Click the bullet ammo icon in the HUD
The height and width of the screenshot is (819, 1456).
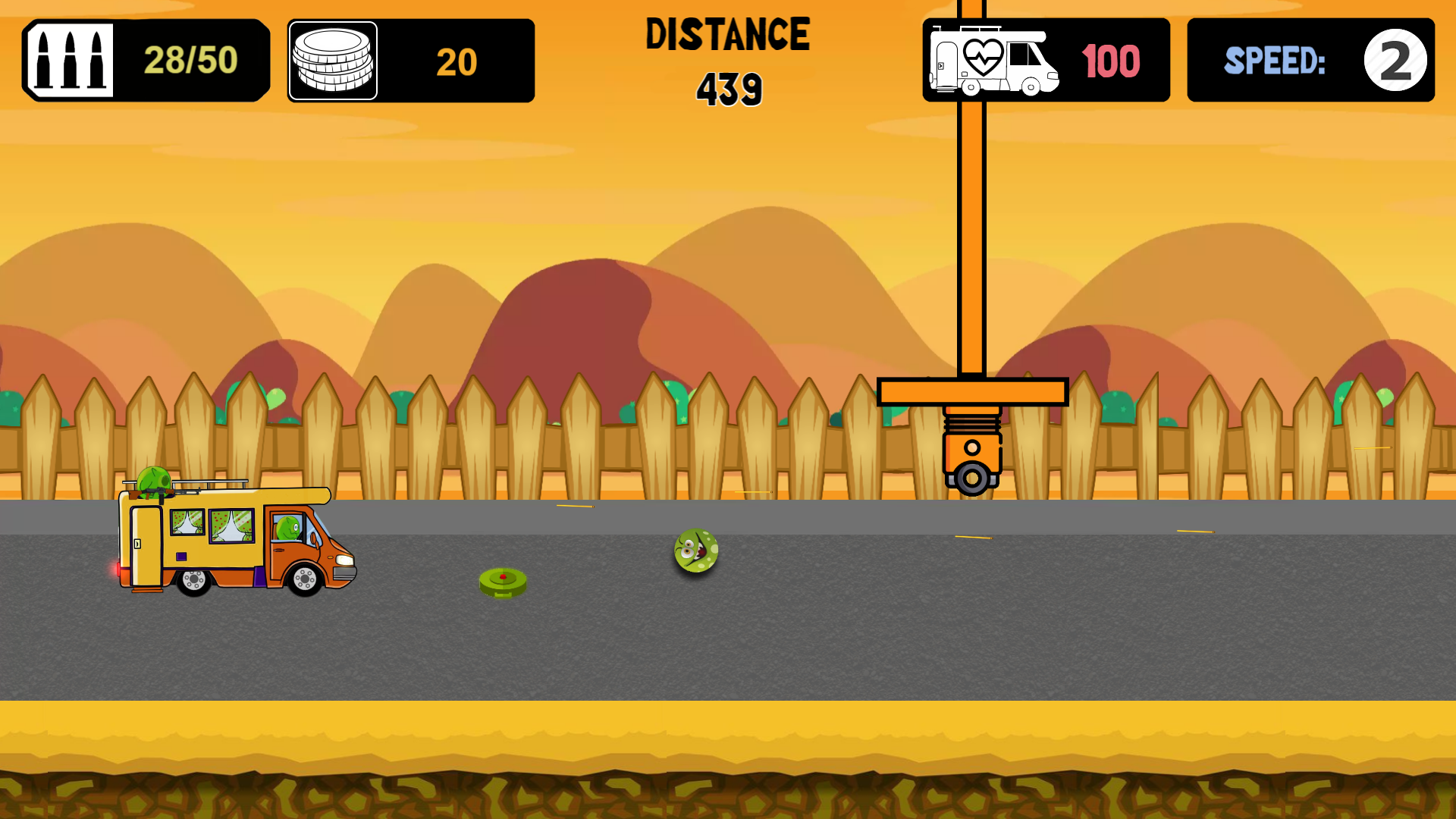pyautogui.click(x=72, y=59)
